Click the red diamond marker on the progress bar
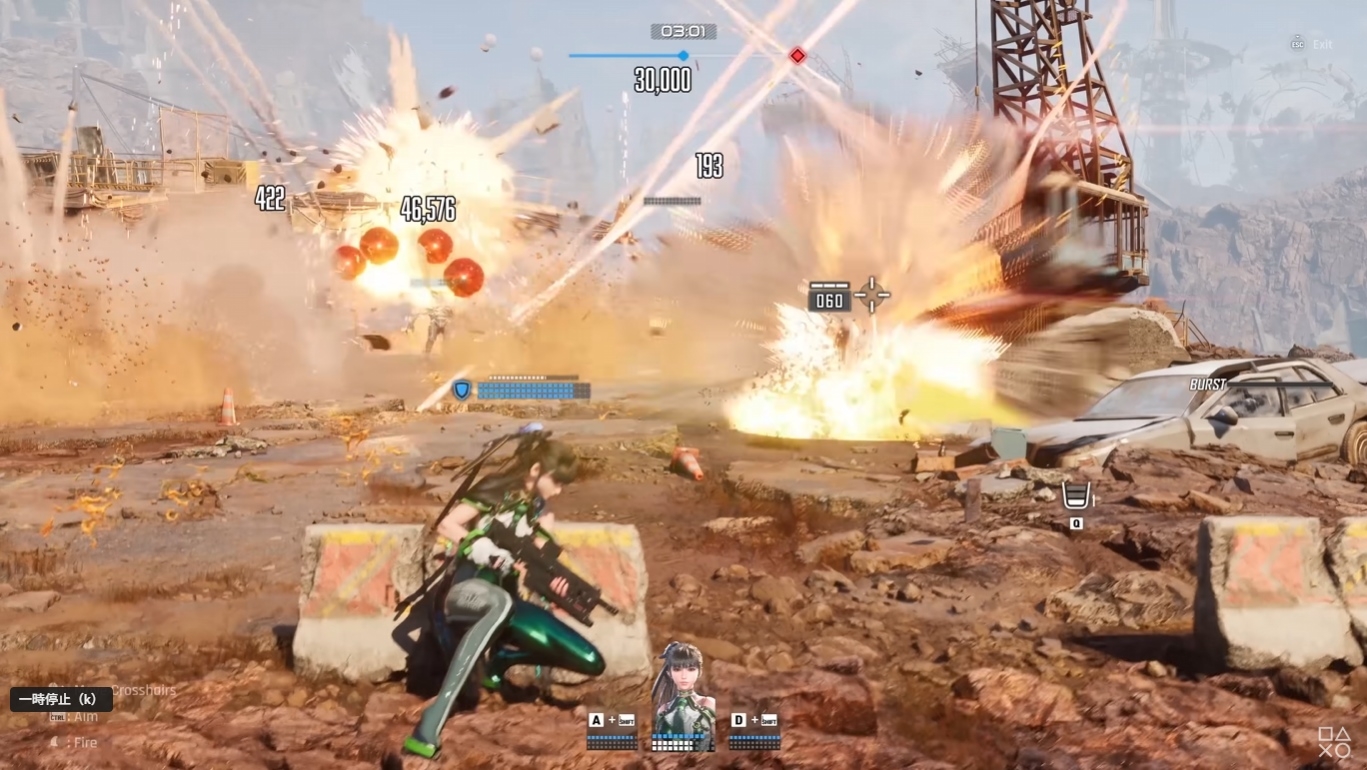Image resolution: width=1367 pixels, height=770 pixels. [797, 56]
